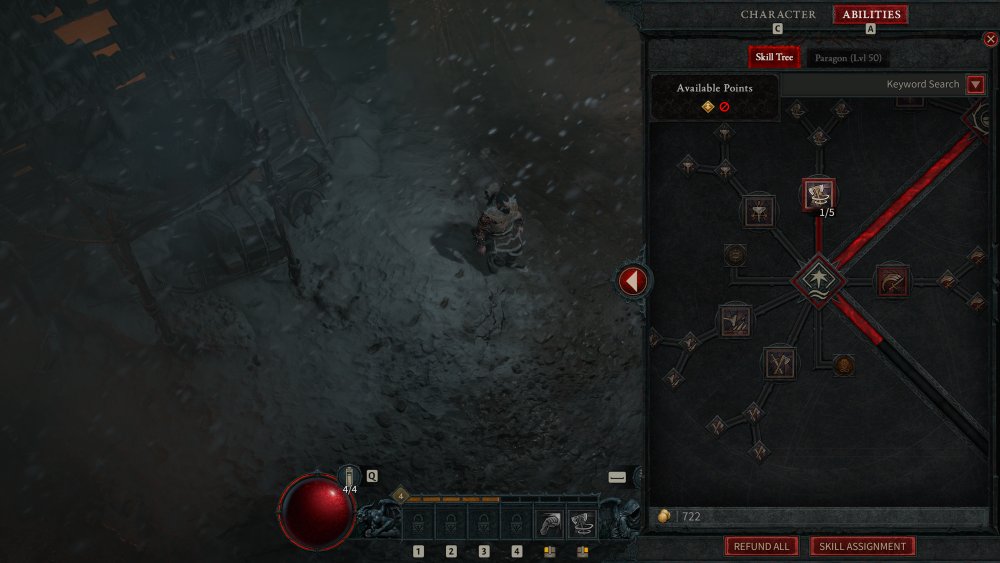This screenshot has width=1000, height=563.
Task: Open the Keyword Search dropdown arrow
Action: (x=976, y=85)
